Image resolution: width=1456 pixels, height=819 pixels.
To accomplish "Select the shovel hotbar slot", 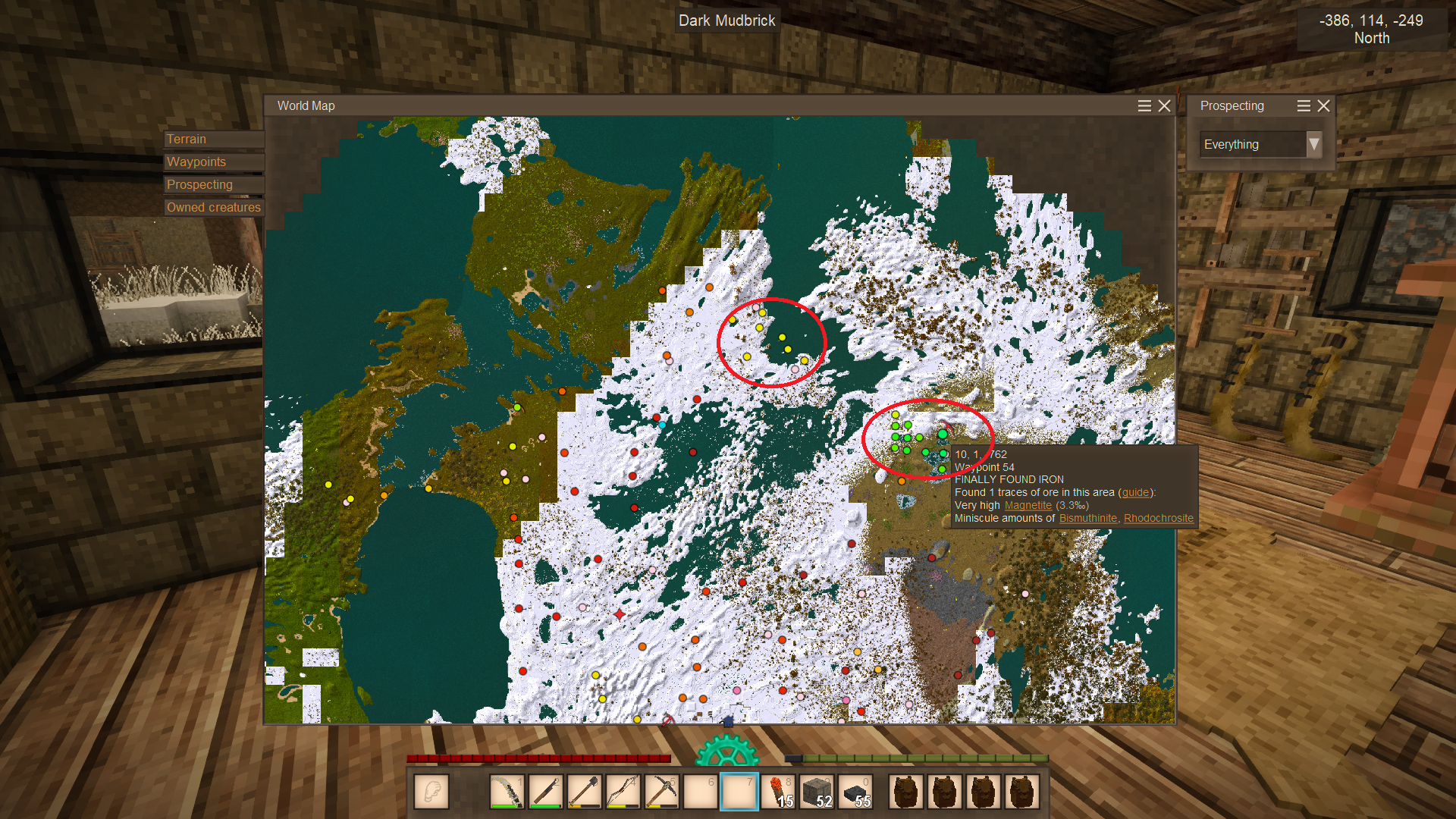I will 585,792.
